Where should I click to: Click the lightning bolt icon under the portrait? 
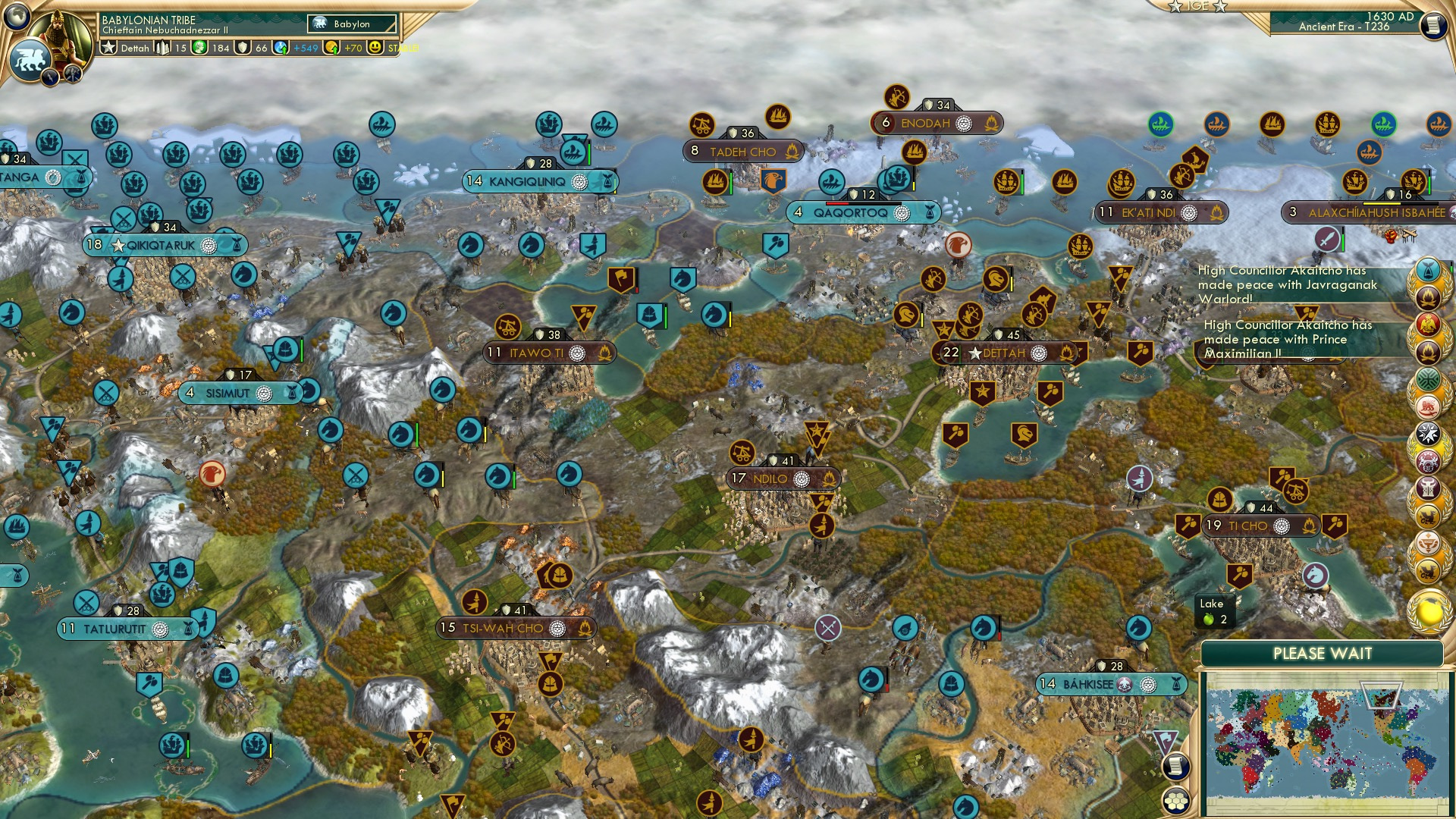(x=51, y=77)
